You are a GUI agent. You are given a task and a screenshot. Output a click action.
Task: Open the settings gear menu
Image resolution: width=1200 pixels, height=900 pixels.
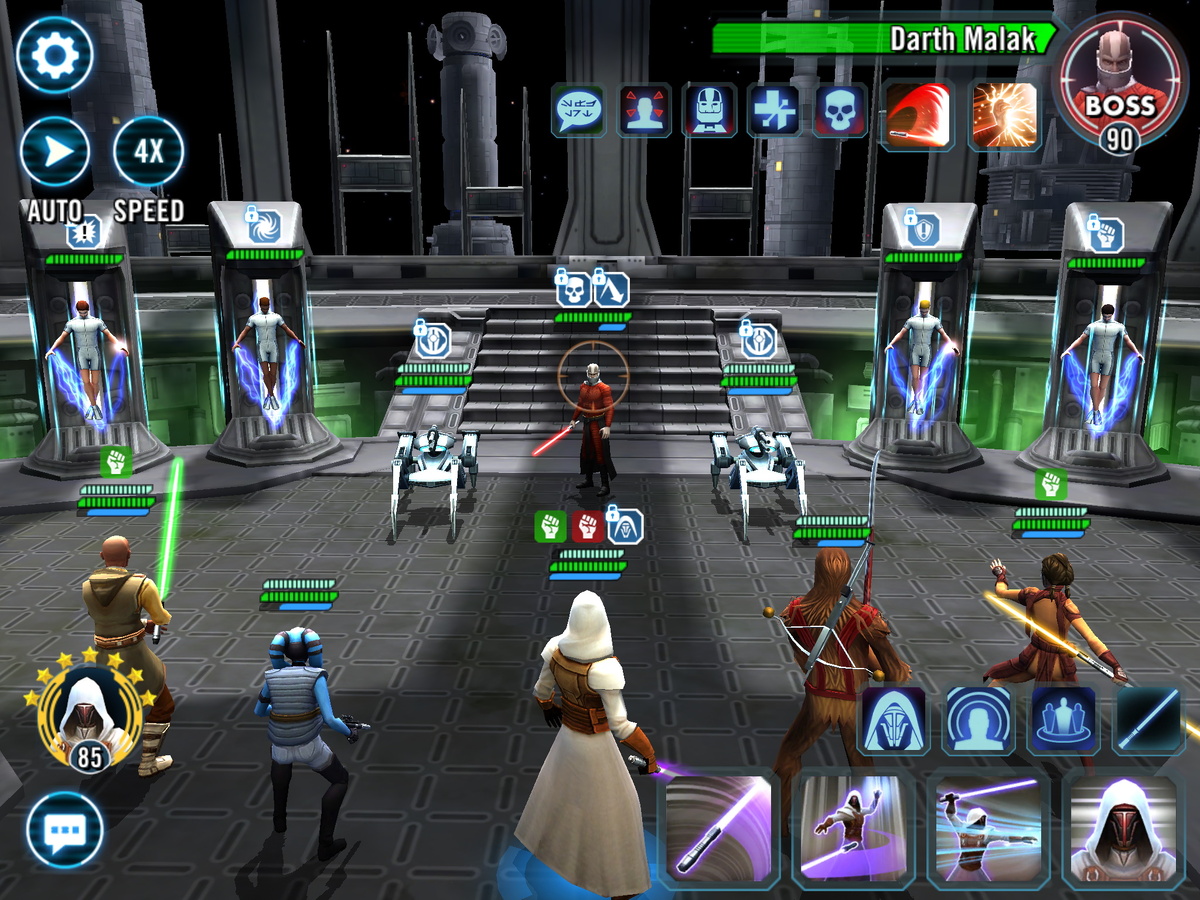point(55,55)
